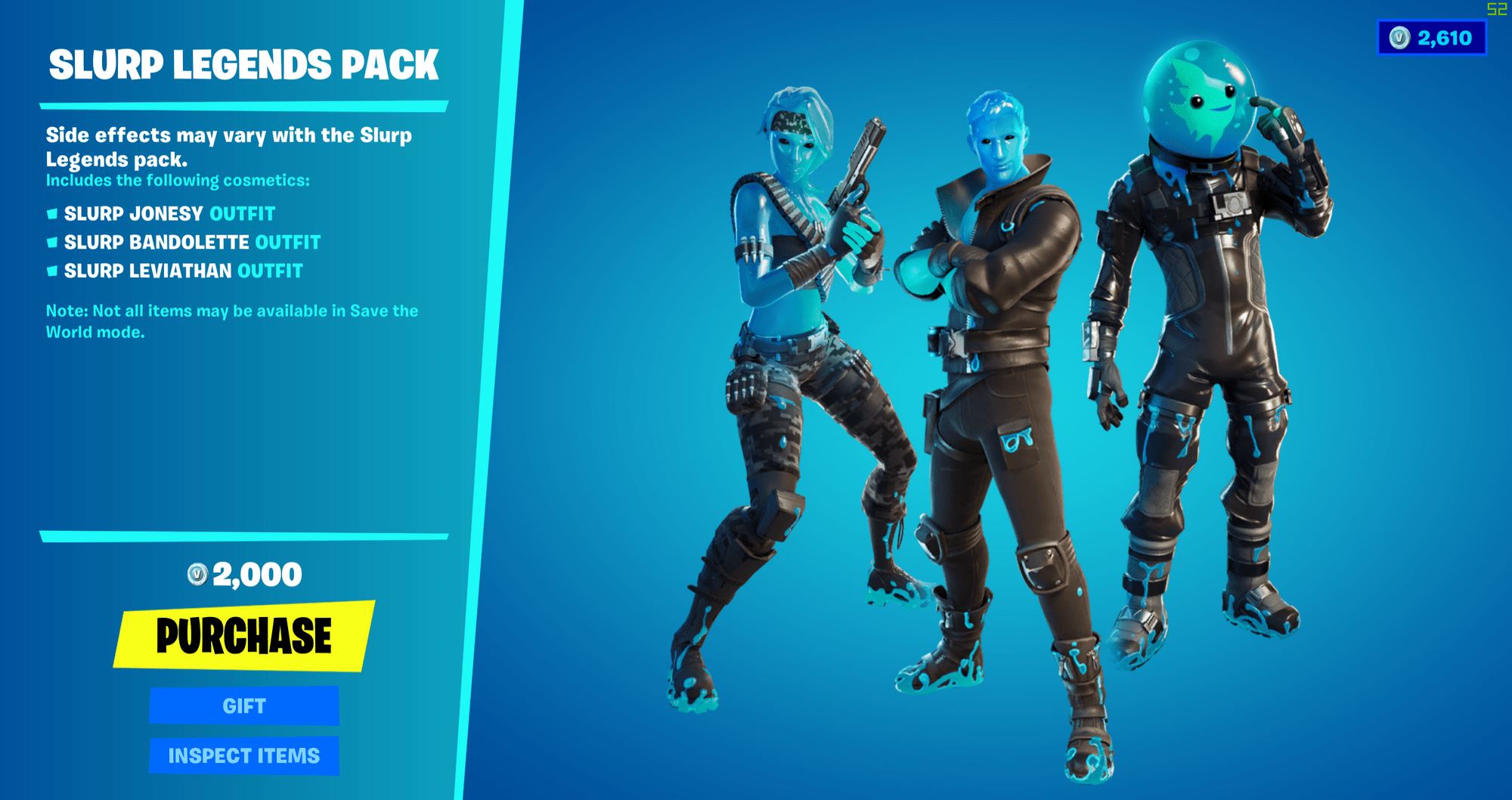Image resolution: width=1512 pixels, height=800 pixels.
Task: Click the SLURP LEGENDS PACK title
Action: [x=243, y=66]
